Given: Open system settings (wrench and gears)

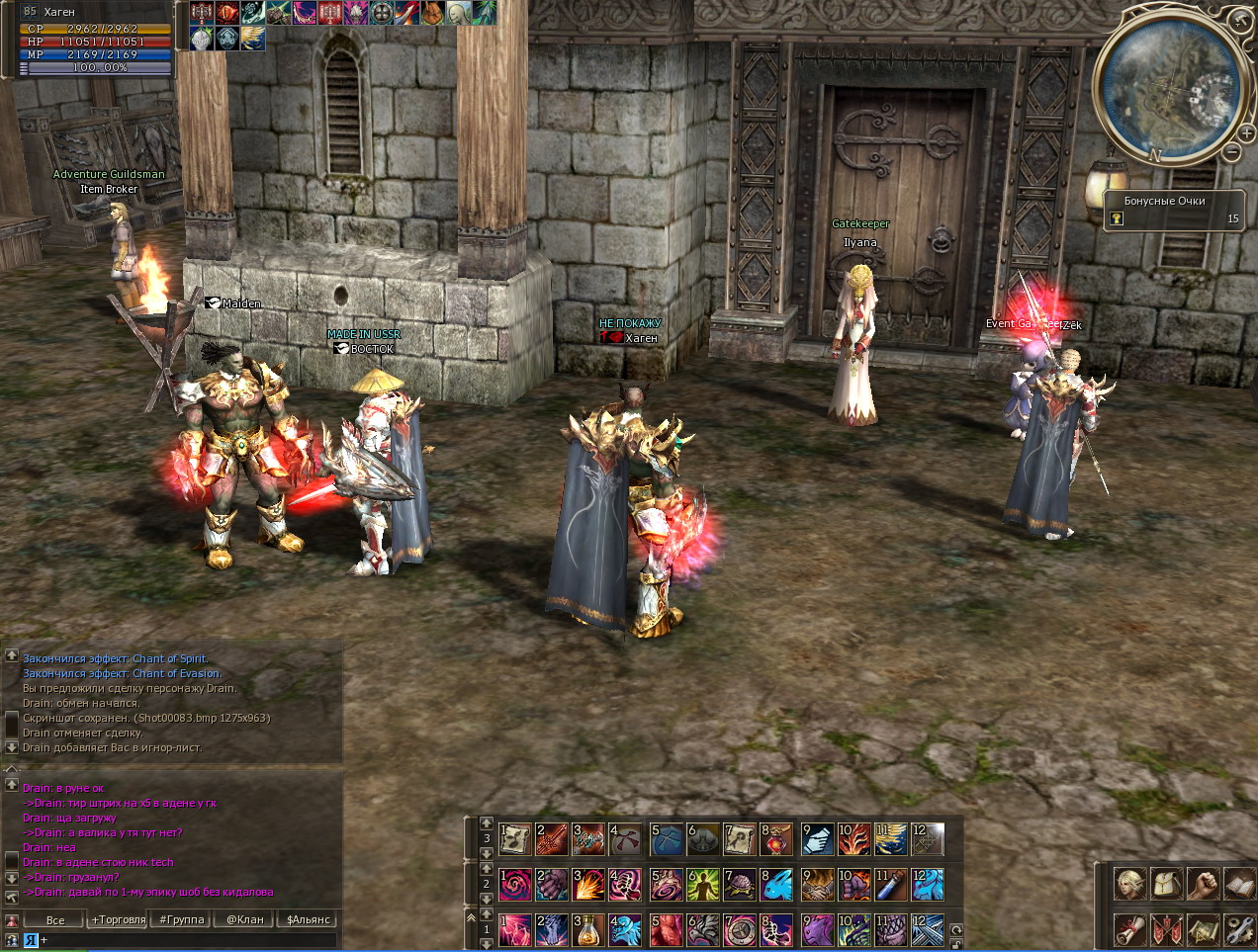Looking at the screenshot, I should tap(1238, 929).
